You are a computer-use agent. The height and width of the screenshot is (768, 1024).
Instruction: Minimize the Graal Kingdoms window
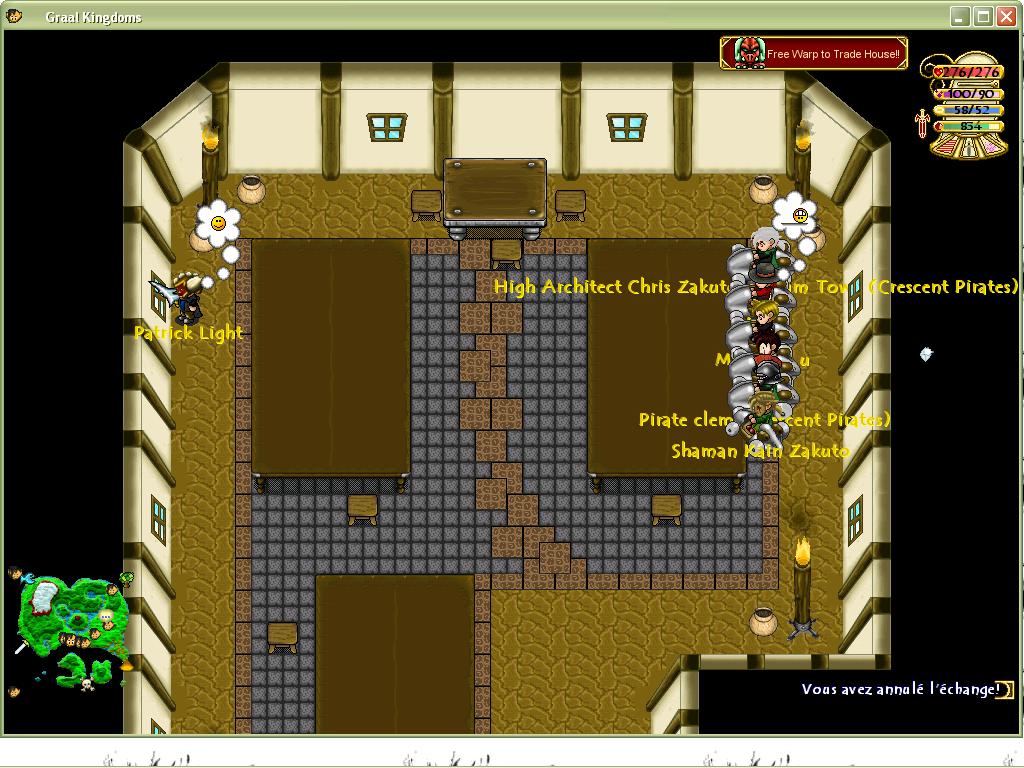[960, 16]
